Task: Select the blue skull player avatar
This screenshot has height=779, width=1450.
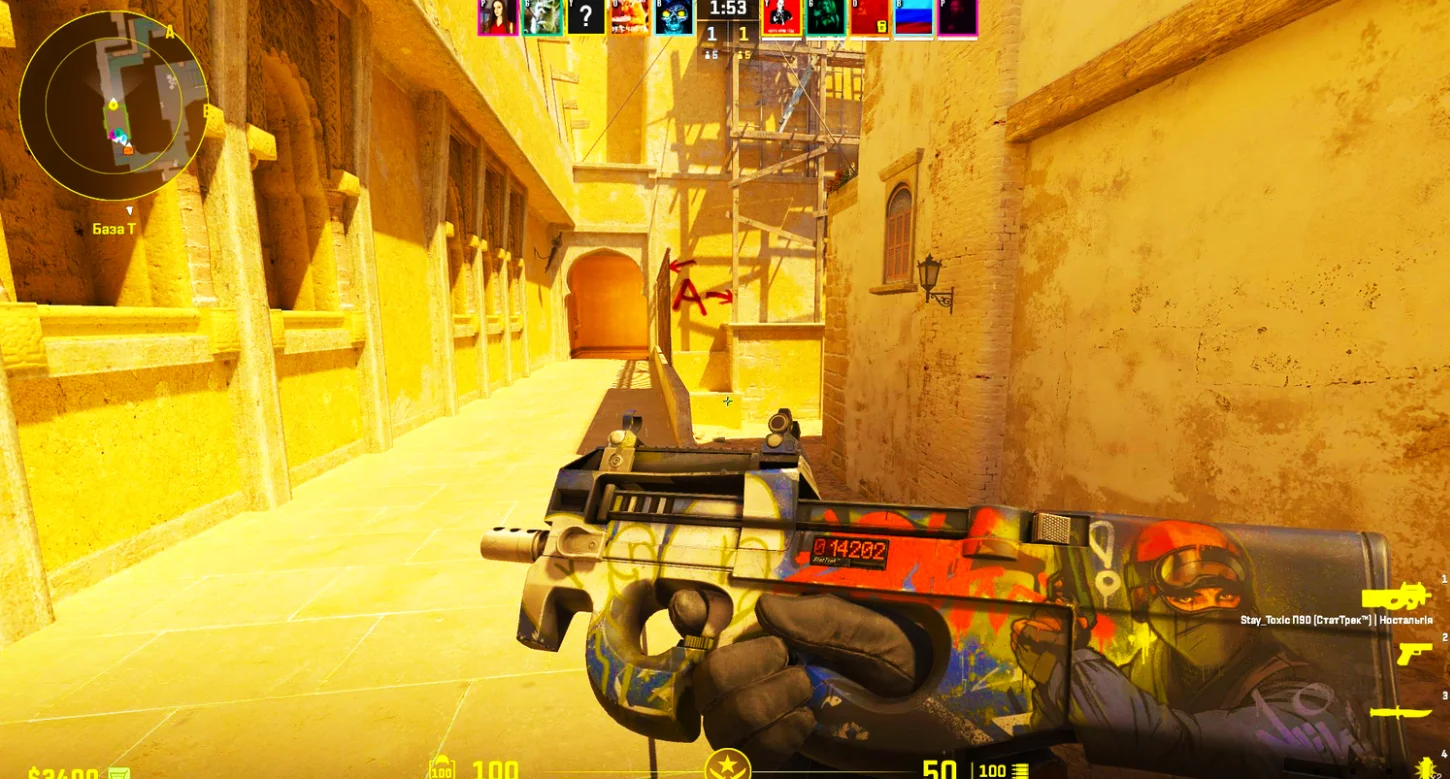Action: tap(674, 17)
